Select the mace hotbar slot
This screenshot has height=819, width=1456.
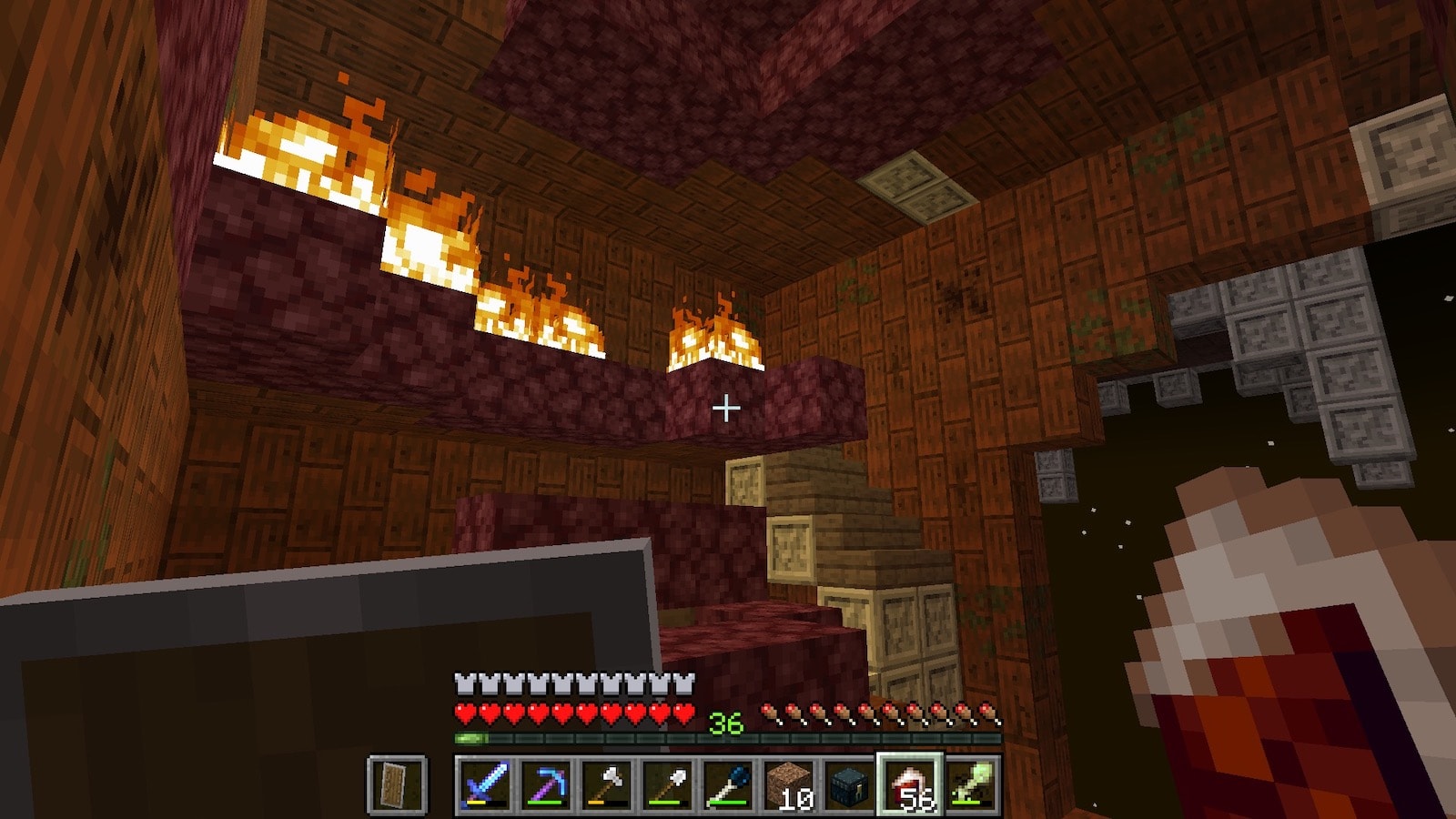tap(728, 784)
